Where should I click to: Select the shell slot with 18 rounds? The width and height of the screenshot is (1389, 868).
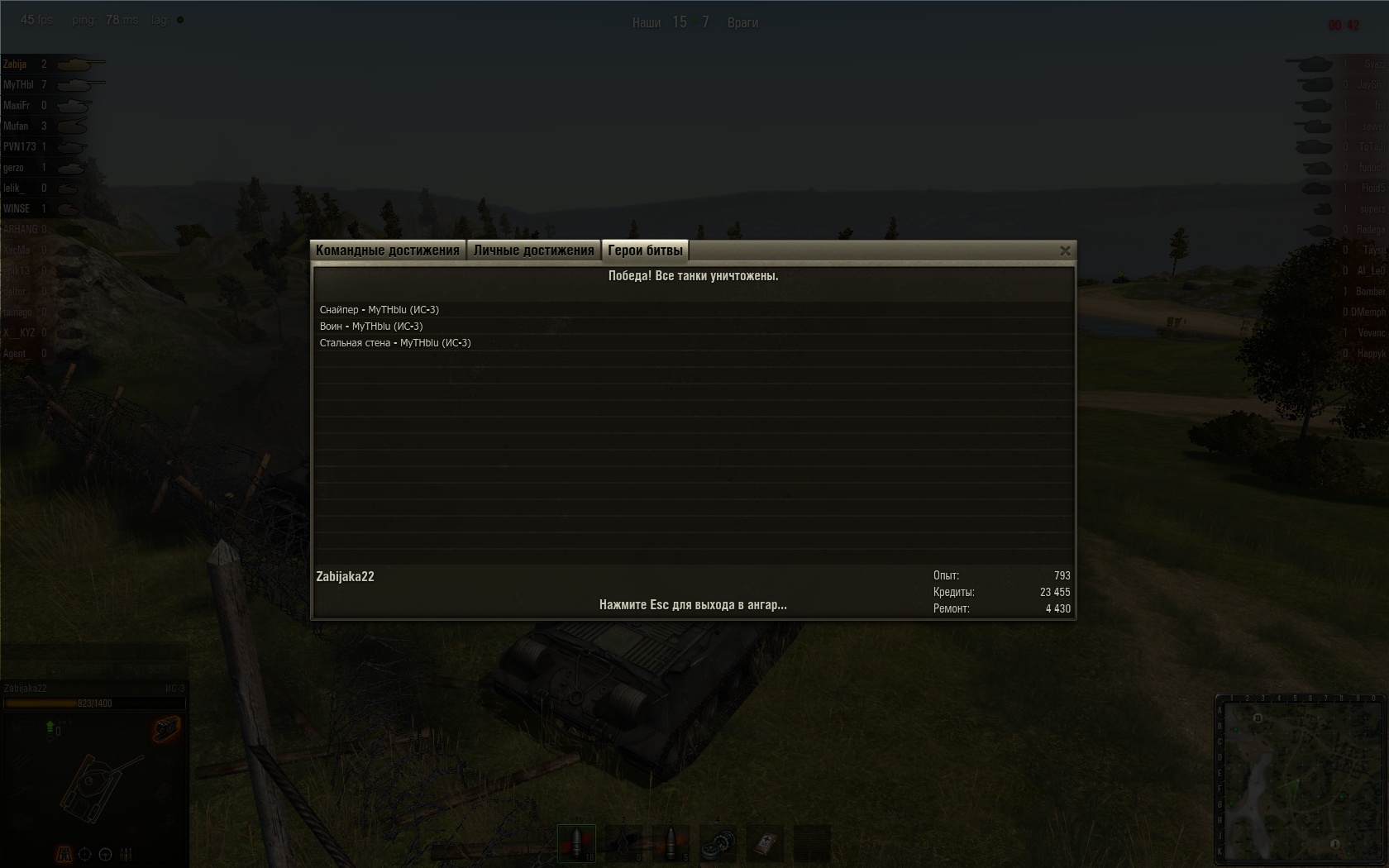[x=576, y=843]
